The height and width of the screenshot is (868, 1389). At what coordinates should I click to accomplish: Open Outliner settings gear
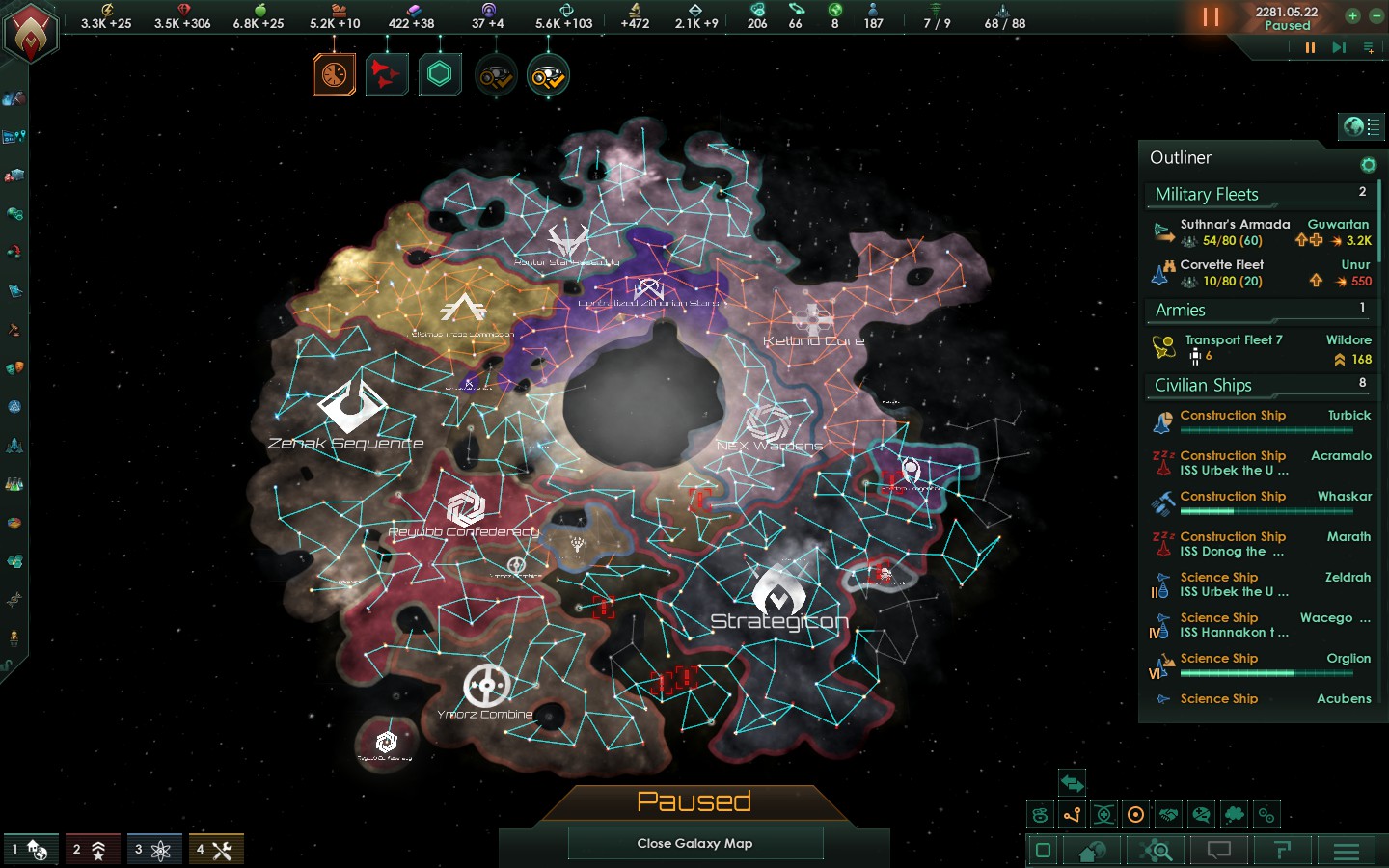[x=1368, y=165]
